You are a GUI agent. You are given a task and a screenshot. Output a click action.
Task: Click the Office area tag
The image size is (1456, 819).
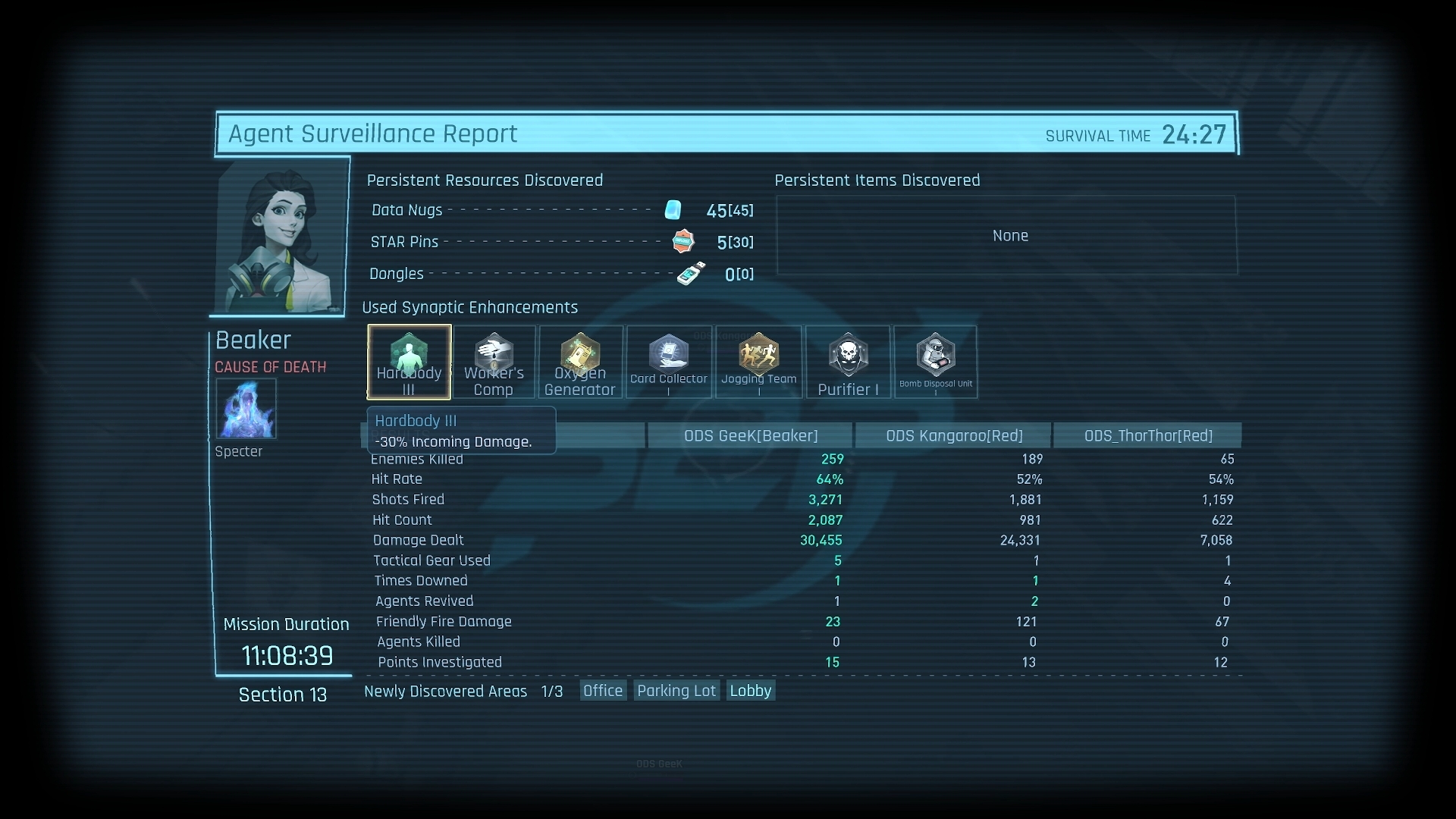[603, 691]
